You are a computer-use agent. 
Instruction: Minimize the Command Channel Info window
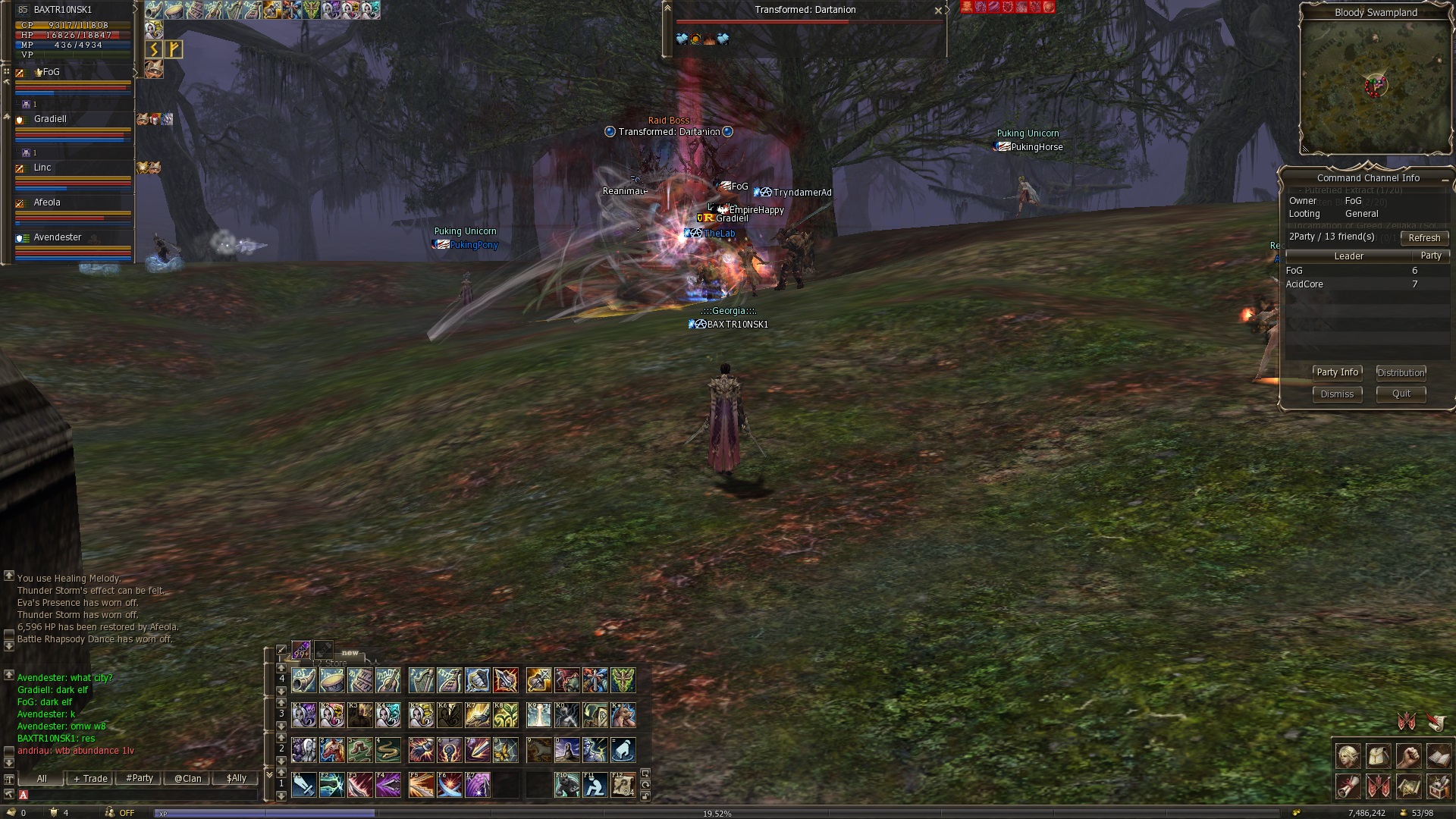(1445, 178)
